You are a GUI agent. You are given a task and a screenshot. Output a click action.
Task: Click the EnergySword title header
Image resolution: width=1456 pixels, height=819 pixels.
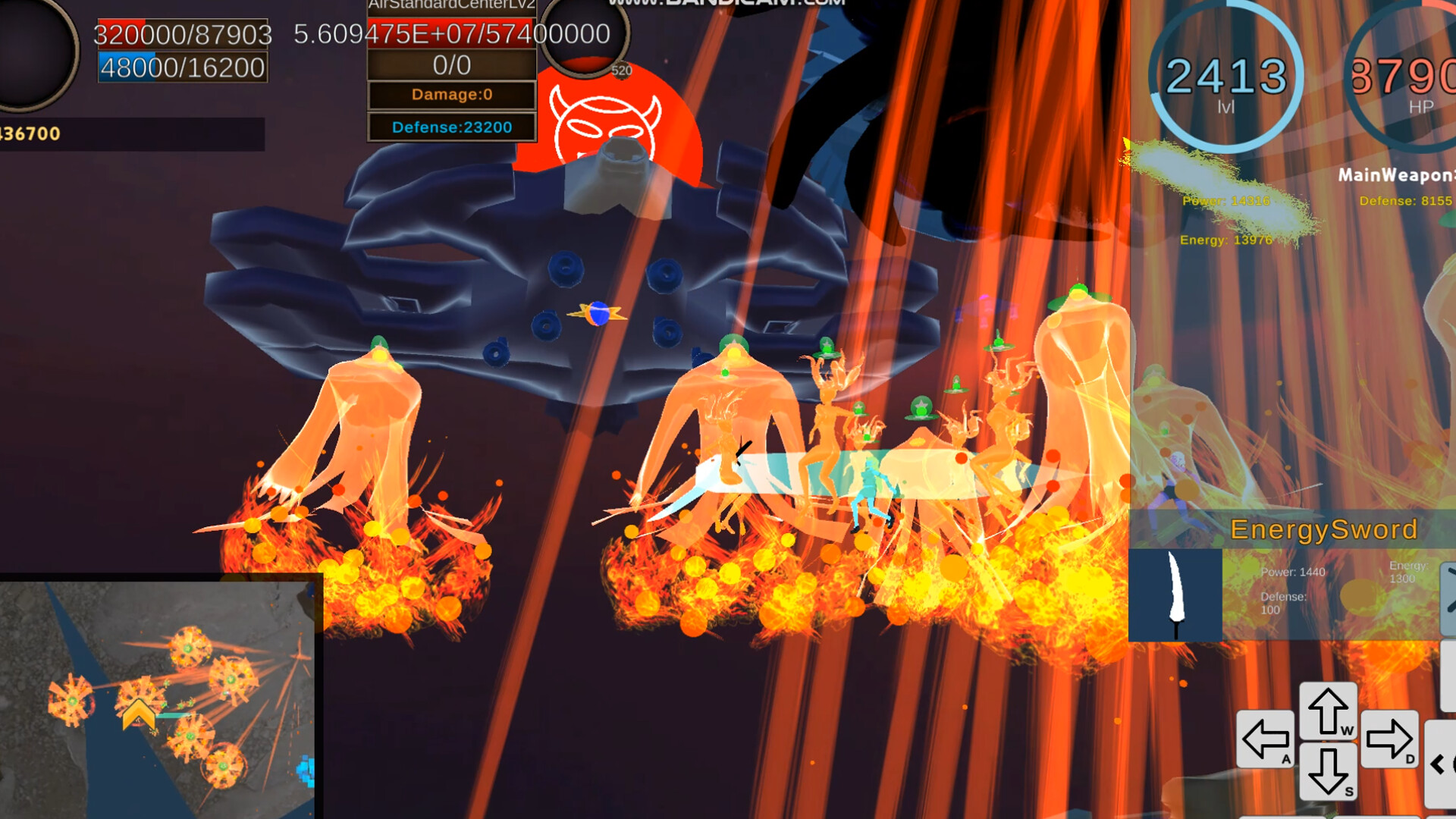1323,529
